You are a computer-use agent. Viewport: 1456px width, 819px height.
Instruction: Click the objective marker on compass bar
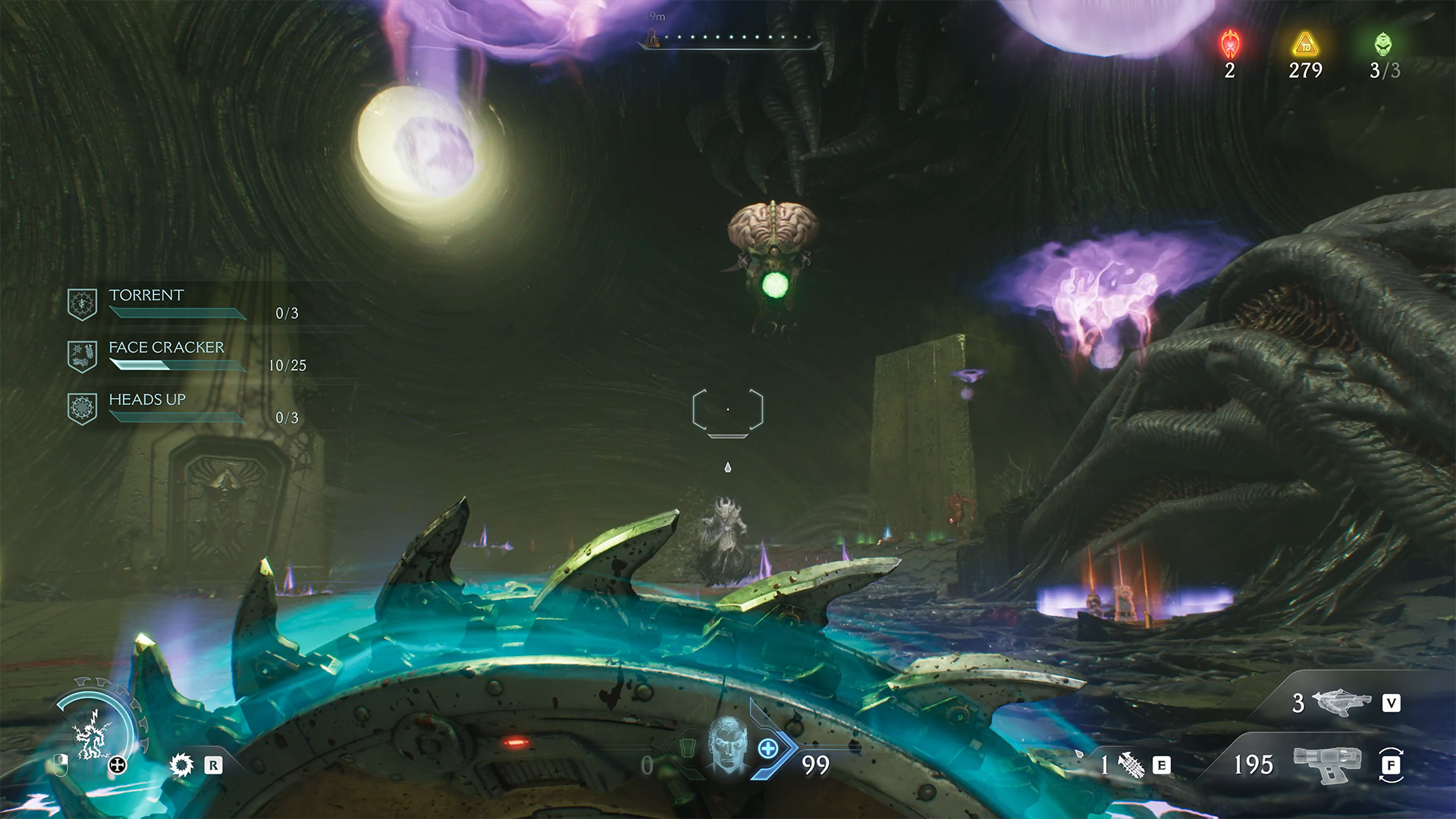652,36
